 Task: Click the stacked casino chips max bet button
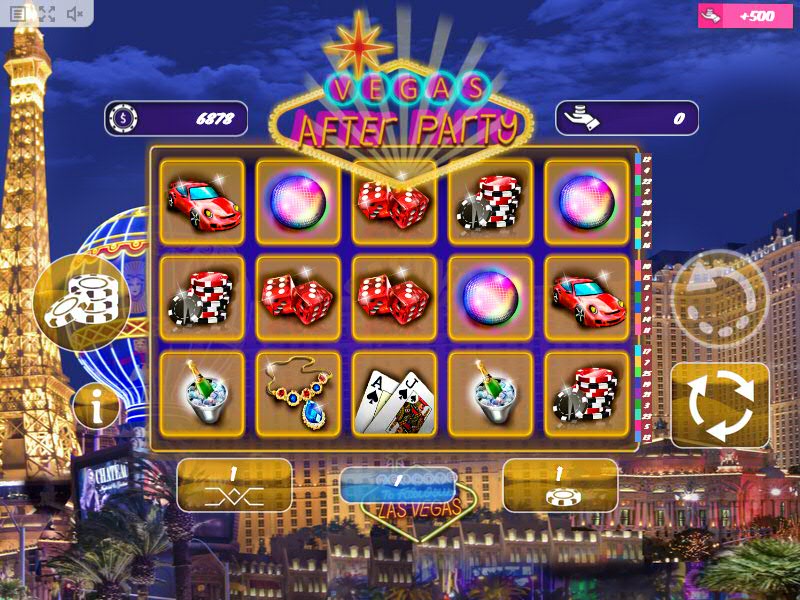click(82, 302)
